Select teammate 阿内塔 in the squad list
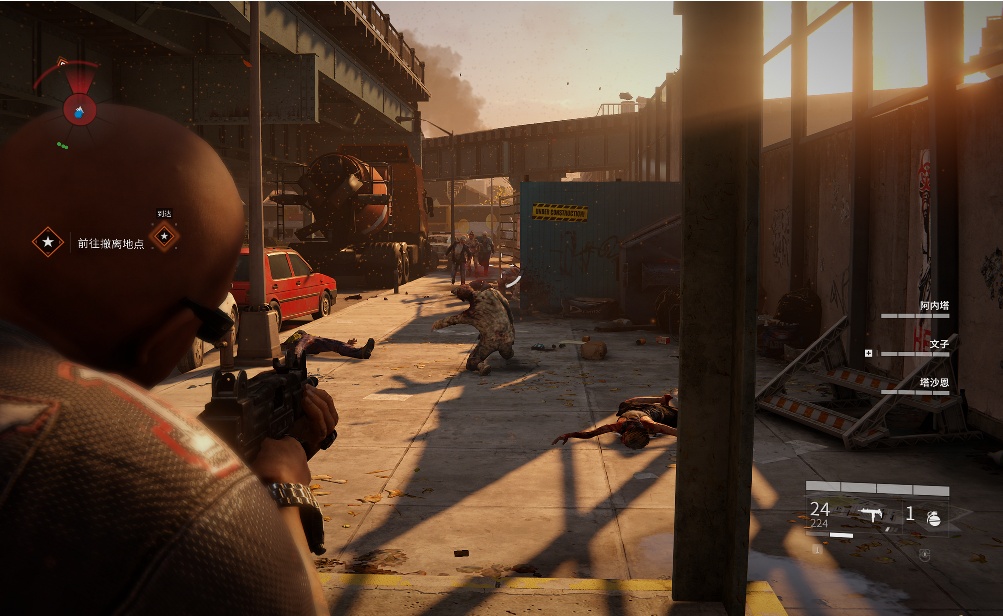The image size is (1003, 616). coord(933,306)
